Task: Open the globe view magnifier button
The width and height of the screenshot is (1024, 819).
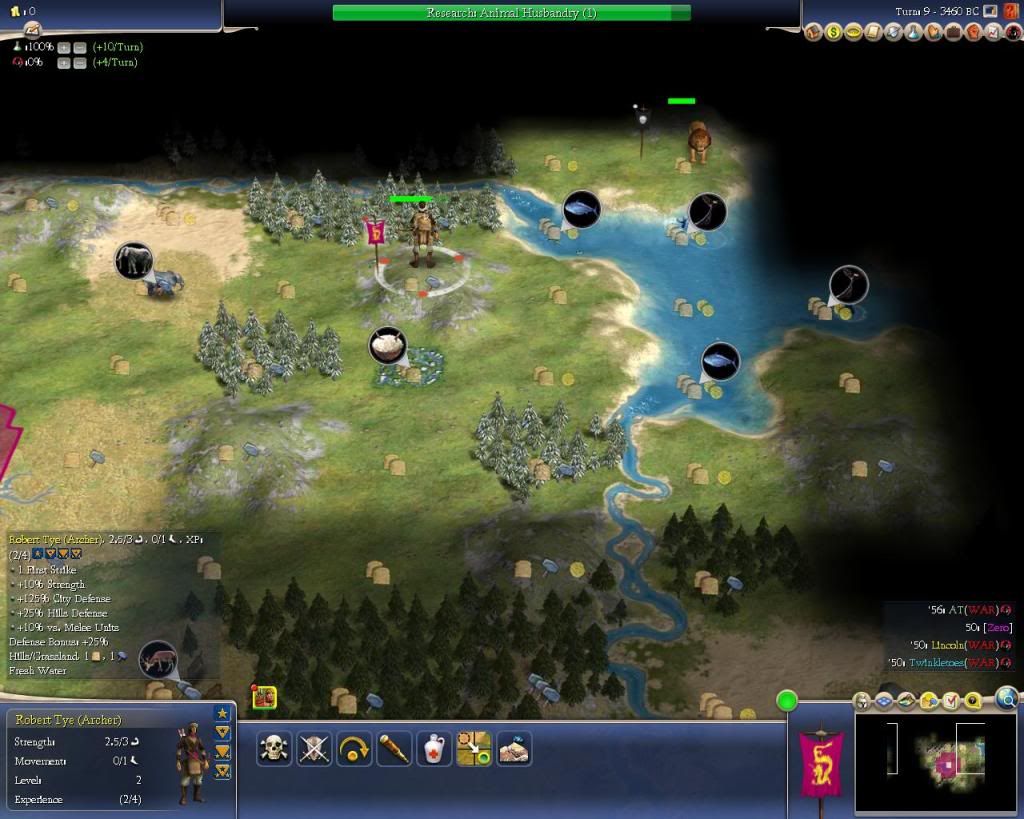Action: (1006, 699)
